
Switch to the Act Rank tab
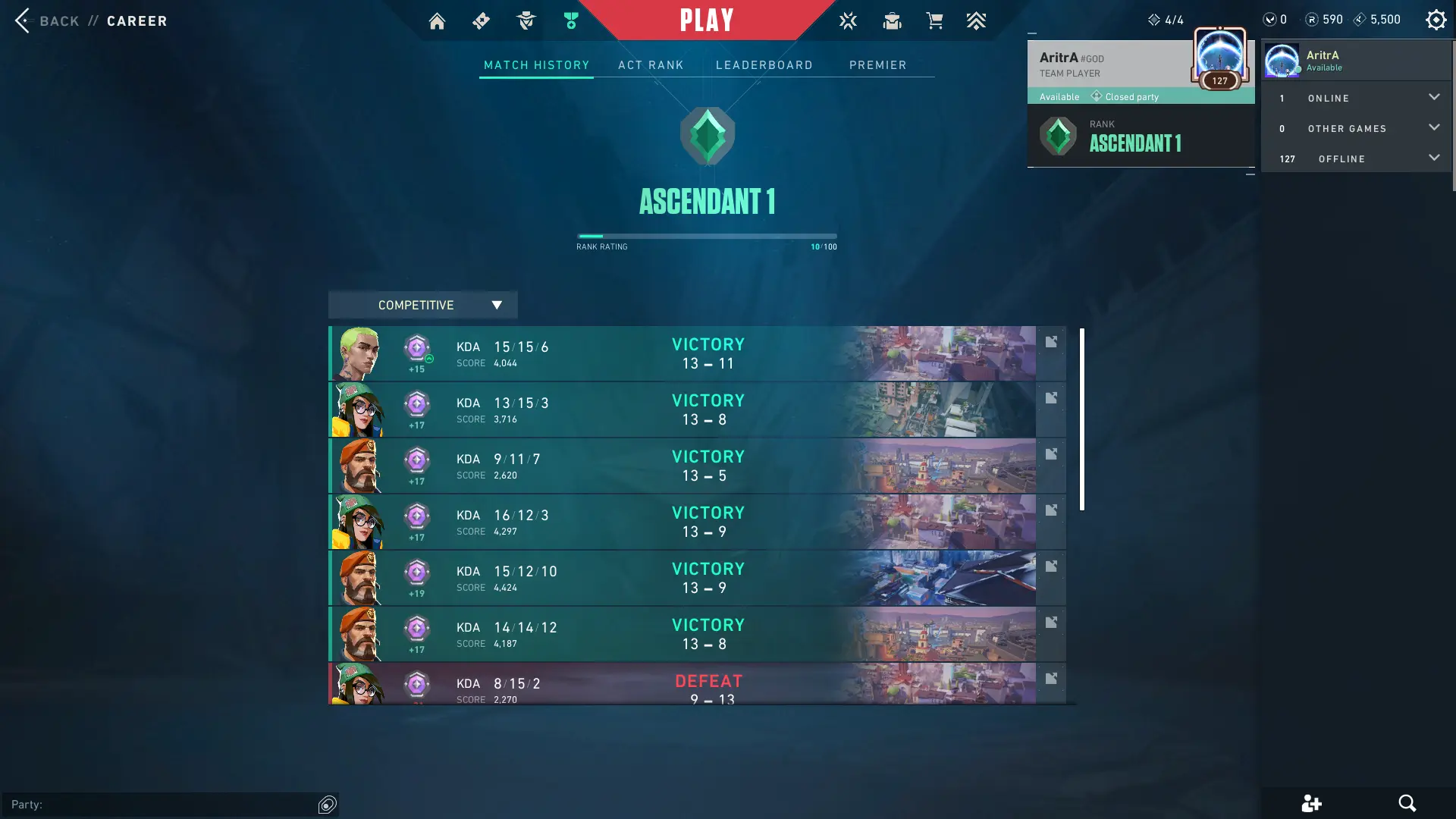point(651,65)
